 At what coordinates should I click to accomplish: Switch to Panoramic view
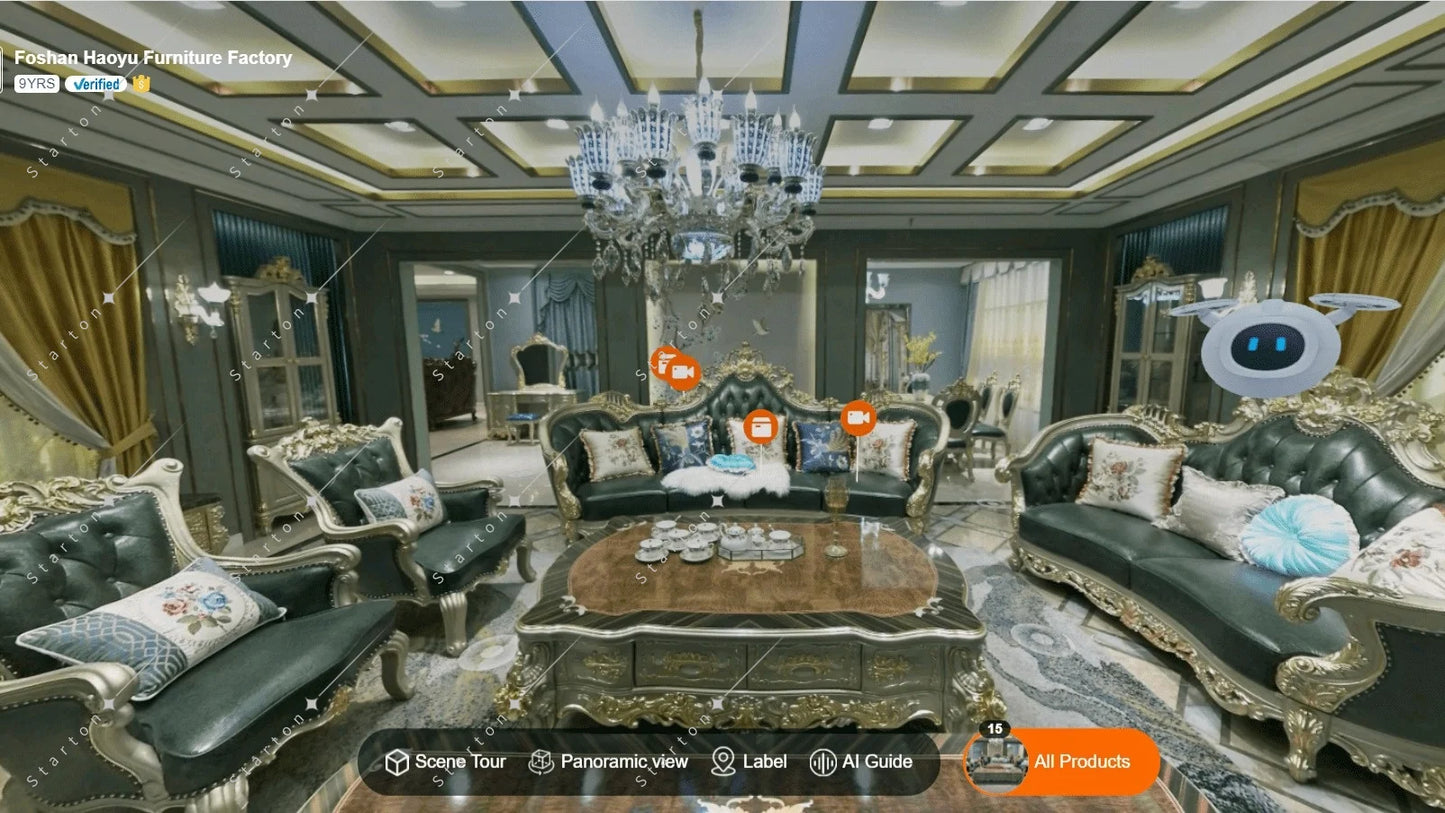click(609, 762)
